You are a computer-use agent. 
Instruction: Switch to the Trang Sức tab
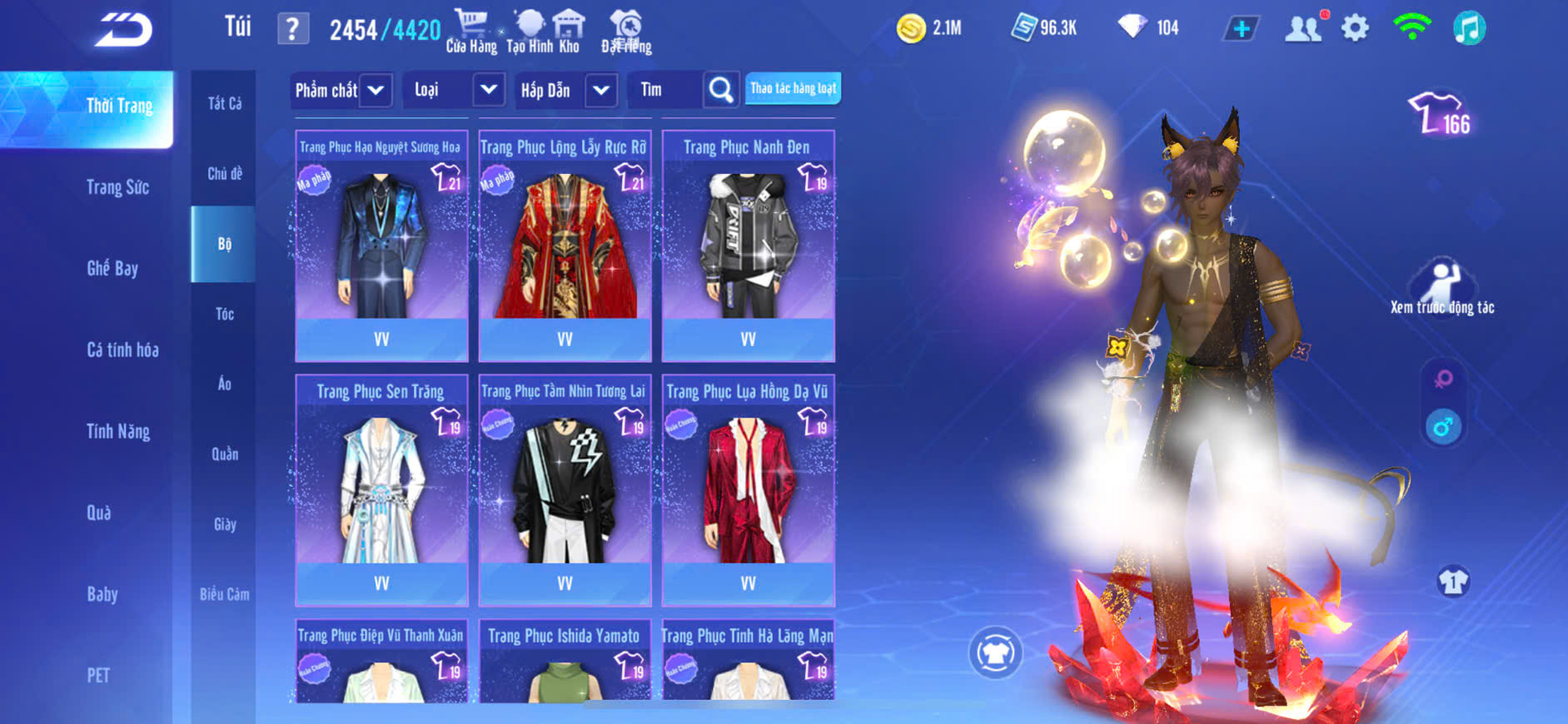click(x=117, y=187)
